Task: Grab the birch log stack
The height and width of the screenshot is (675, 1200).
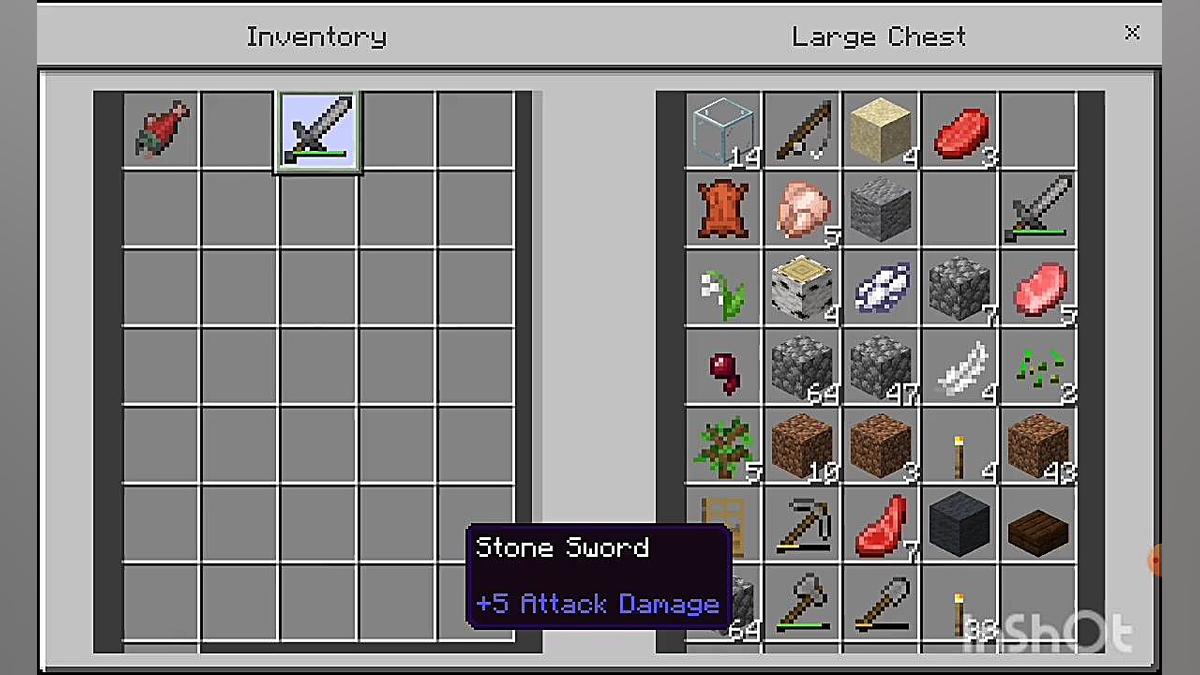Action: (x=802, y=288)
